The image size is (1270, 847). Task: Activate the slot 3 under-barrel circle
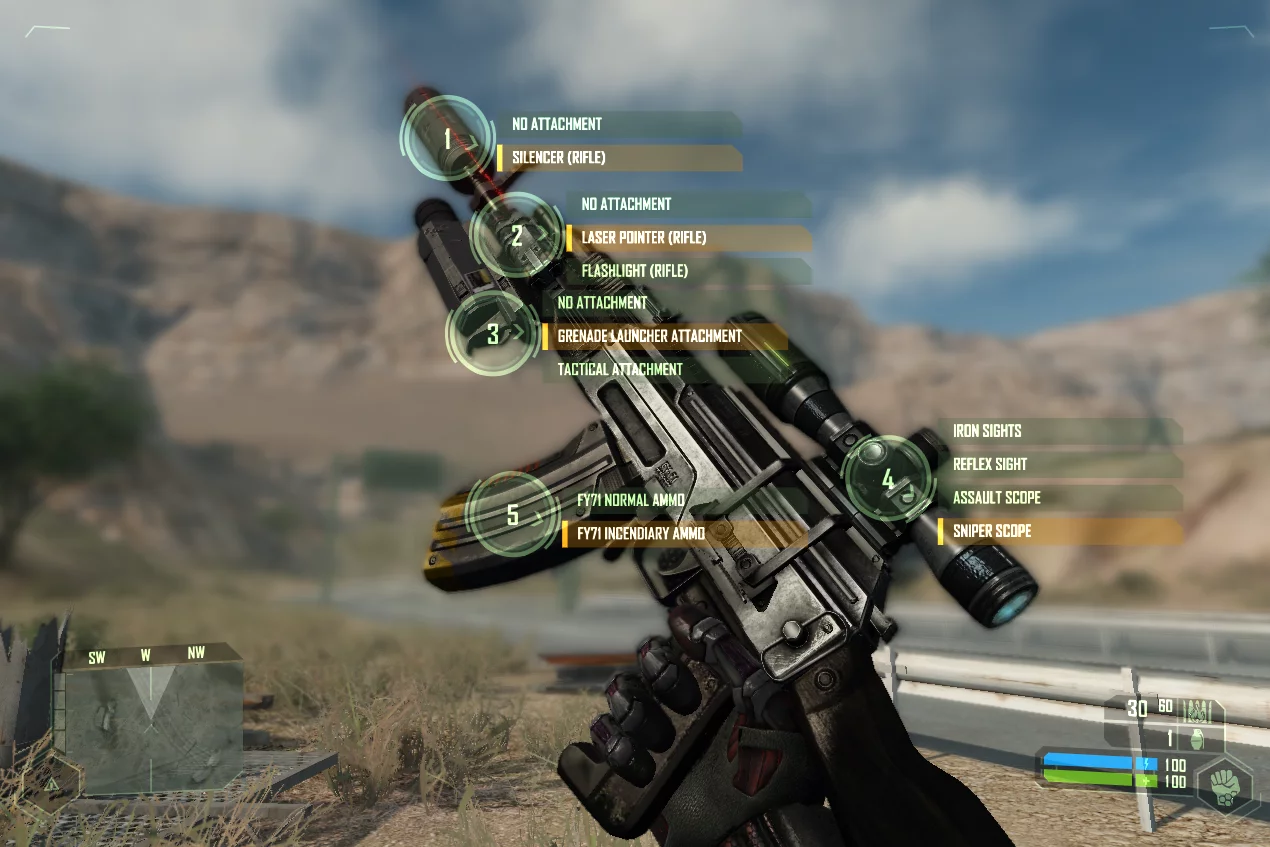(492, 334)
